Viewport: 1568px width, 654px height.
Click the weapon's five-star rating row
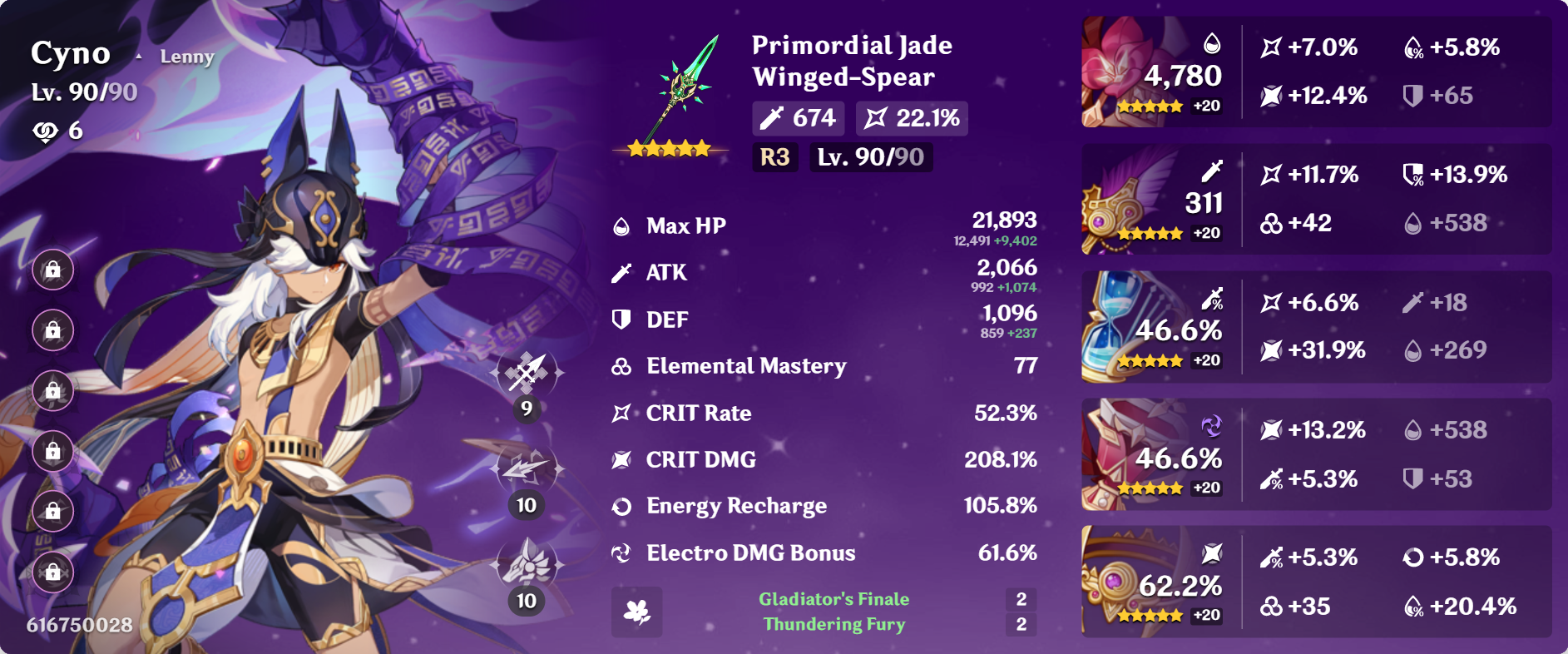click(x=667, y=148)
